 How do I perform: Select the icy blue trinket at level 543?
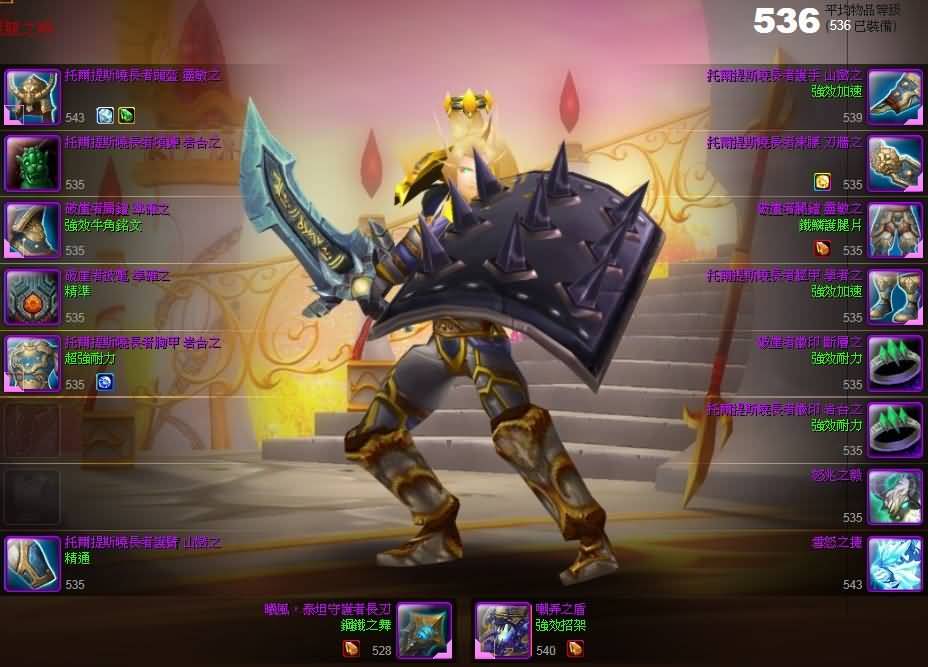[894, 564]
